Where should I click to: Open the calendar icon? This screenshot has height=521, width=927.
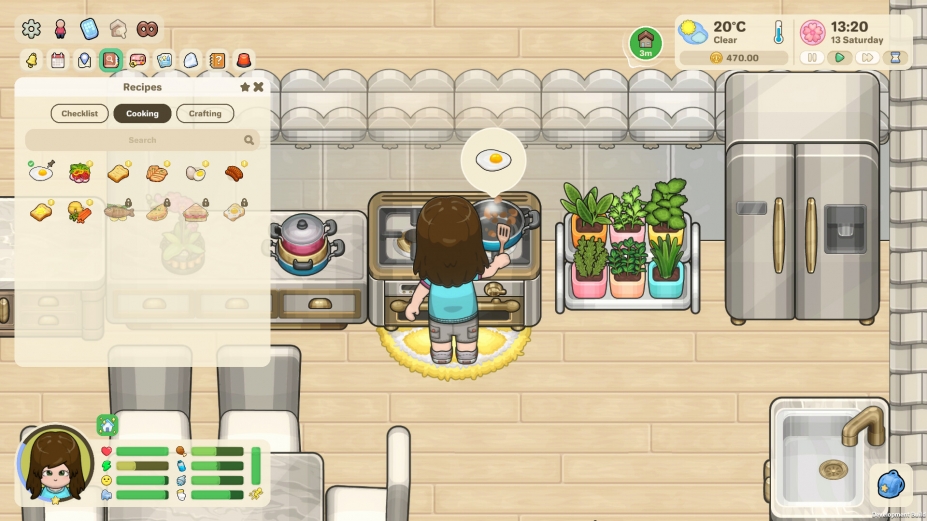58,60
